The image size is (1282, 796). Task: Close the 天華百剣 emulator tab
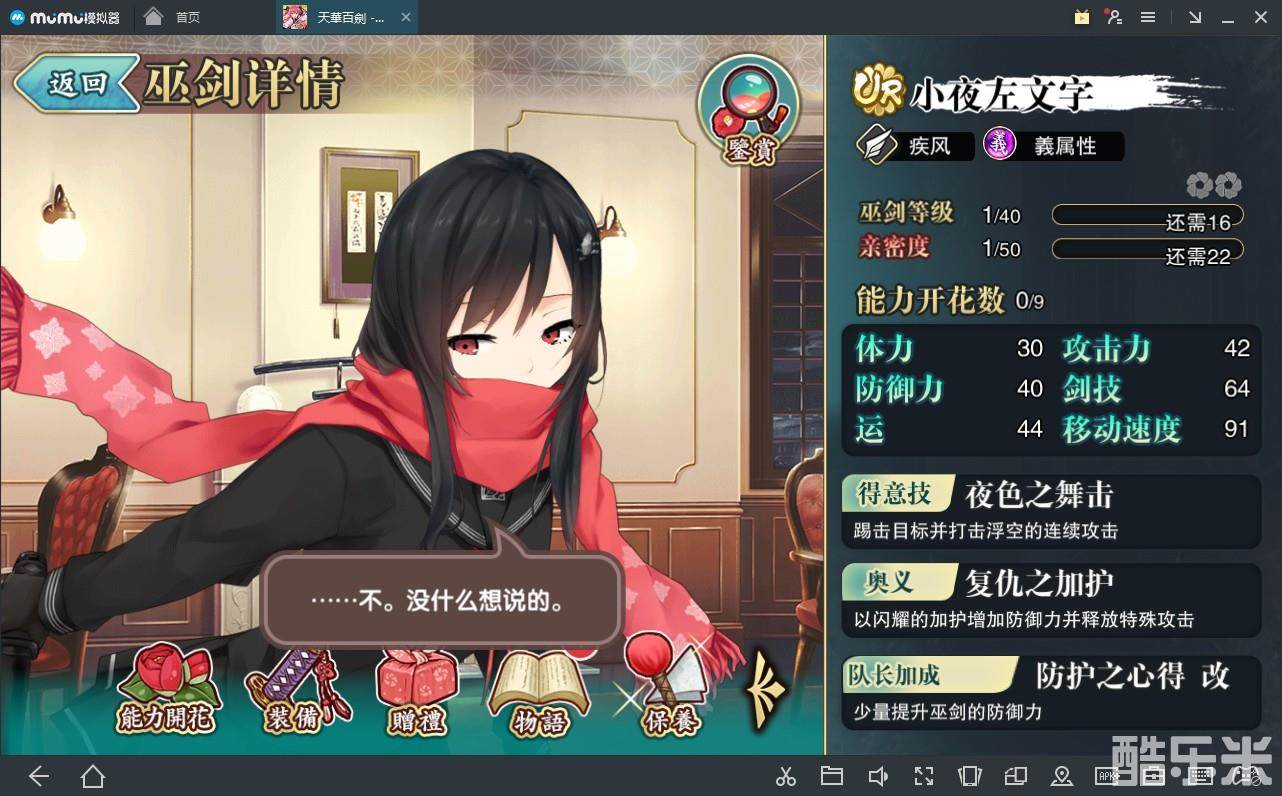tap(405, 17)
